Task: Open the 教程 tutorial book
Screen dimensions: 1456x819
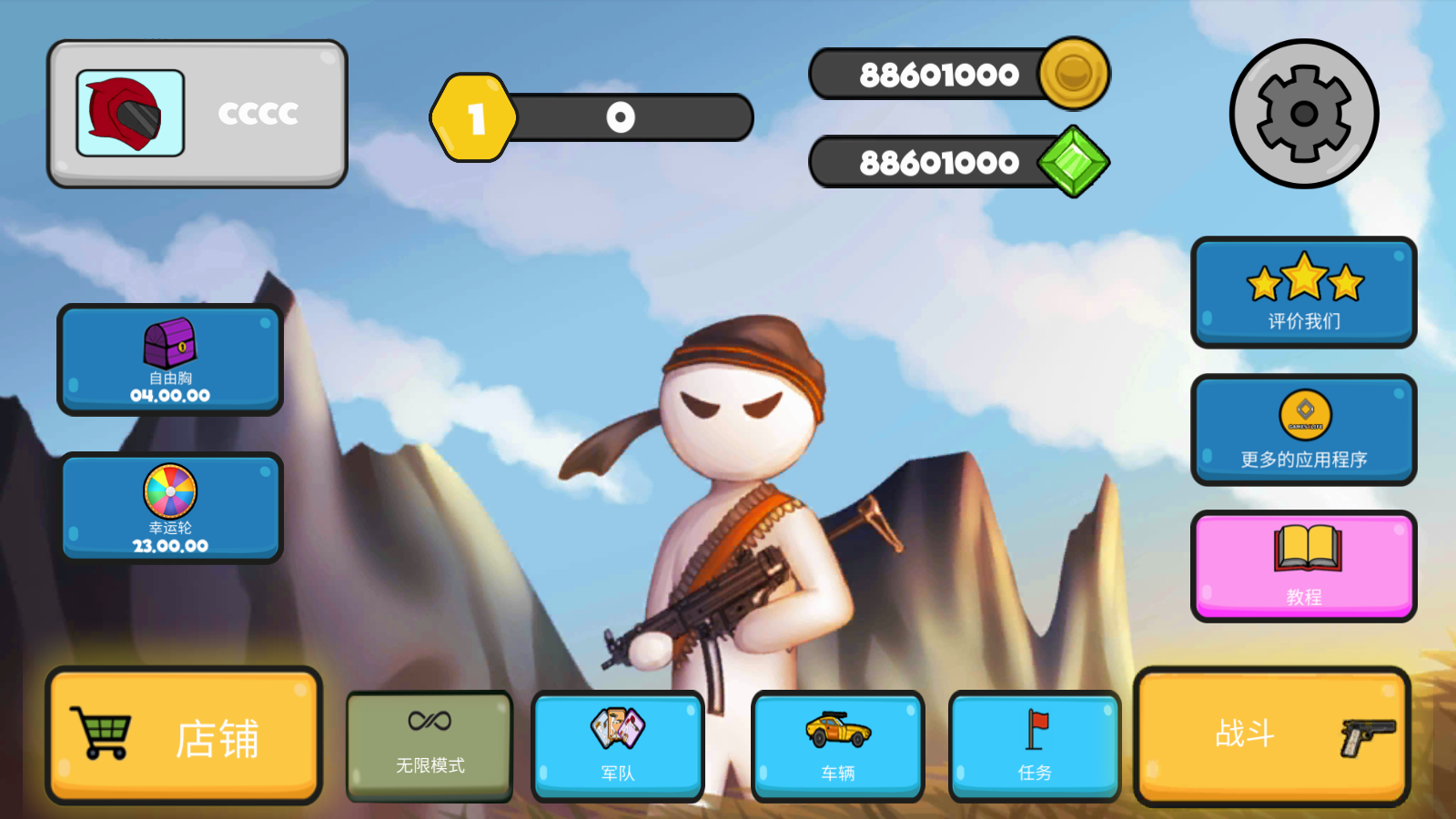Action: 1303,566
